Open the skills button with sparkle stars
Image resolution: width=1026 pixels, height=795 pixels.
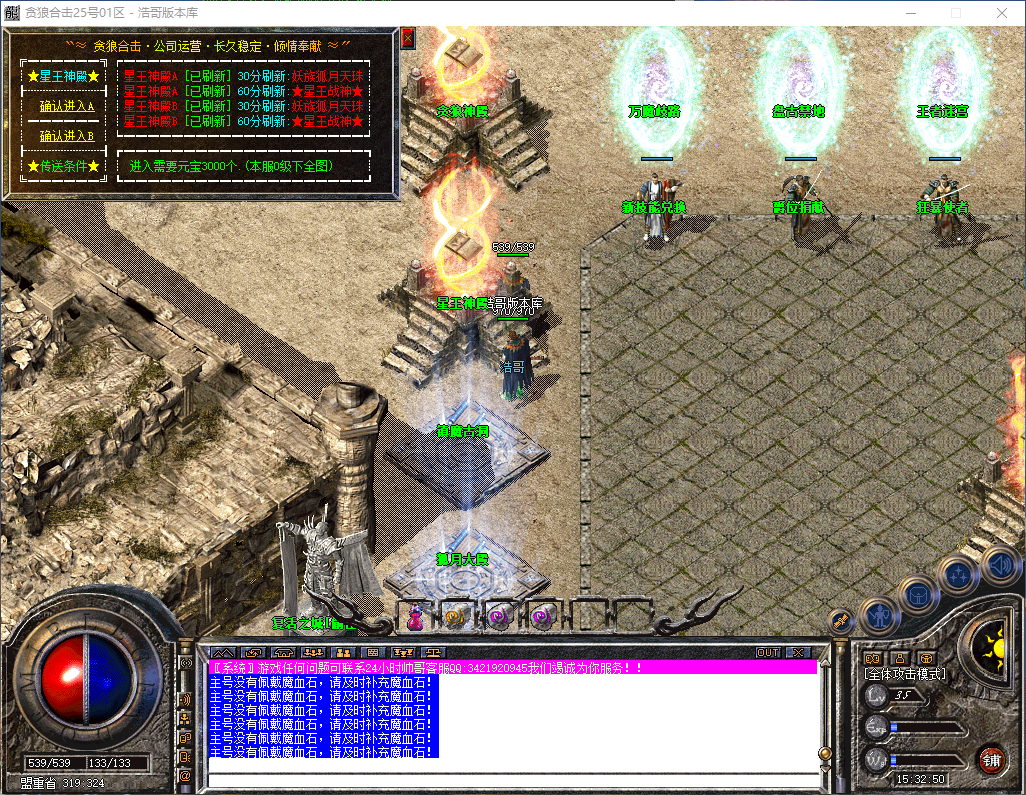pyautogui.click(x=959, y=574)
